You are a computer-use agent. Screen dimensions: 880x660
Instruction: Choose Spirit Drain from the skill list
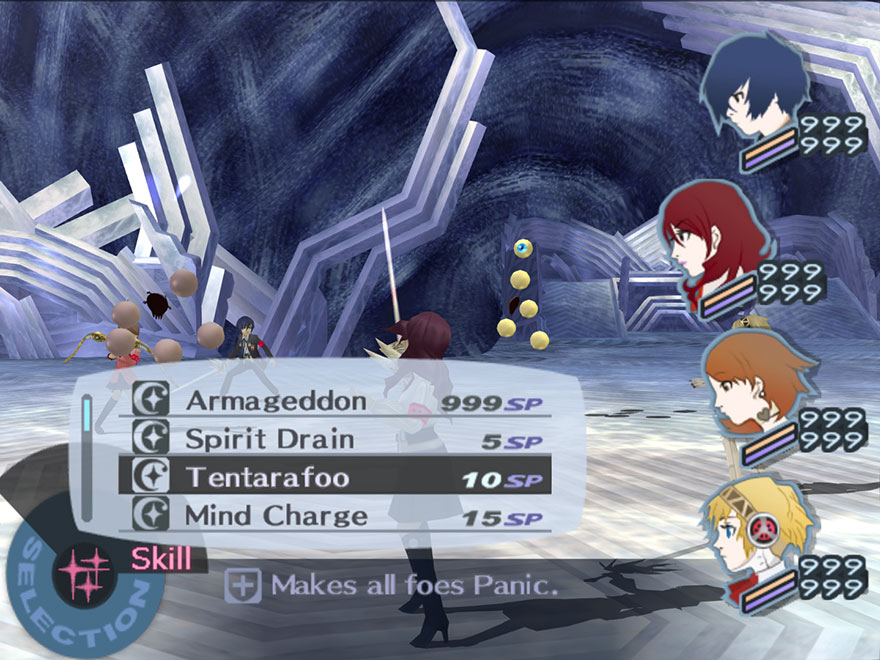pyautogui.click(x=269, y=439)
